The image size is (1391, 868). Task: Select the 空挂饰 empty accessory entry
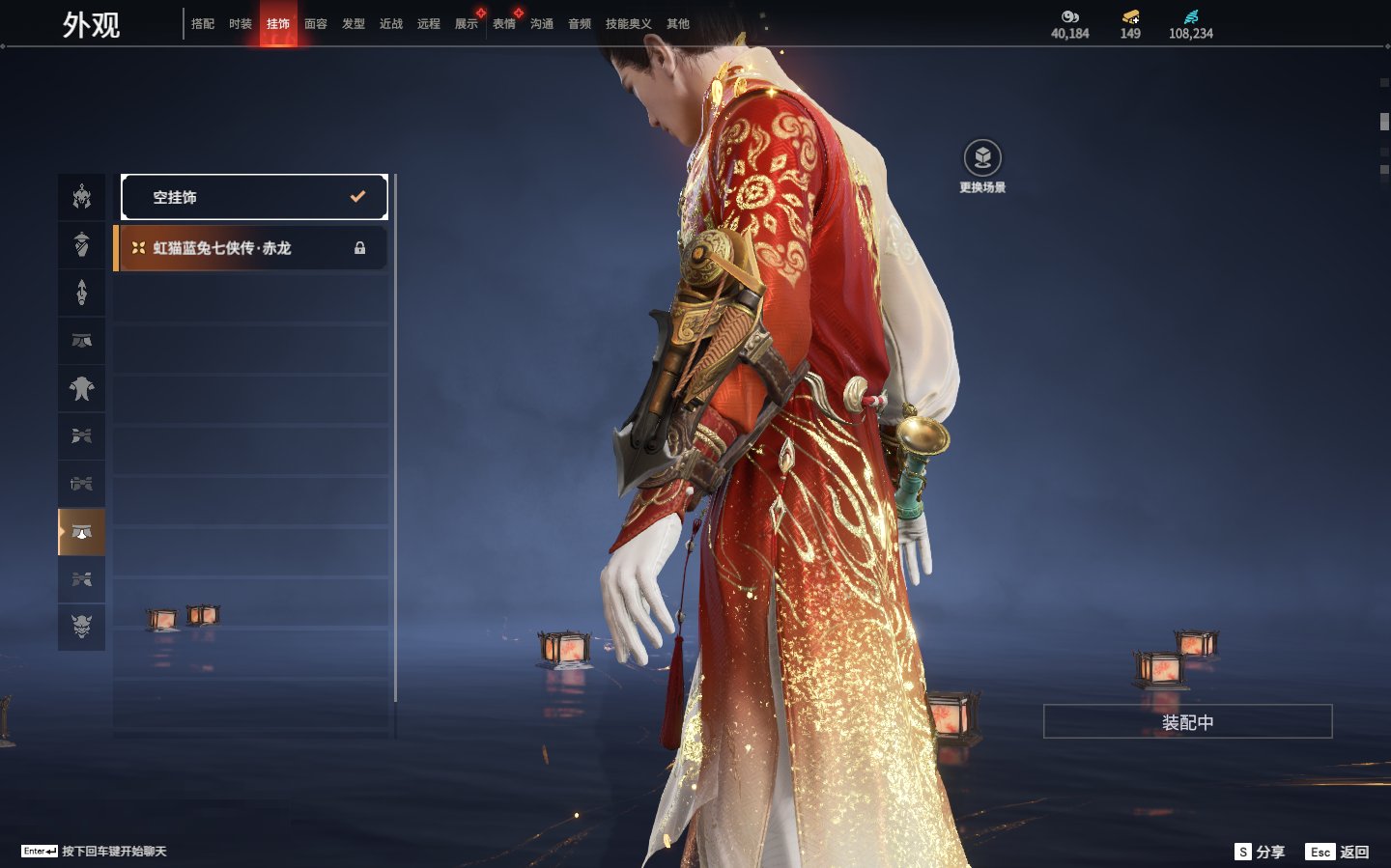[254, 197]
